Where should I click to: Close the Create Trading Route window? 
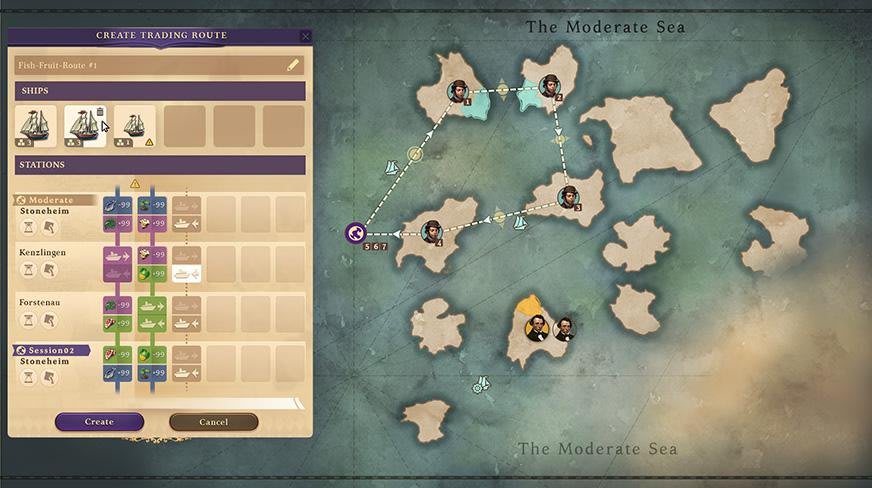(305, 36)
